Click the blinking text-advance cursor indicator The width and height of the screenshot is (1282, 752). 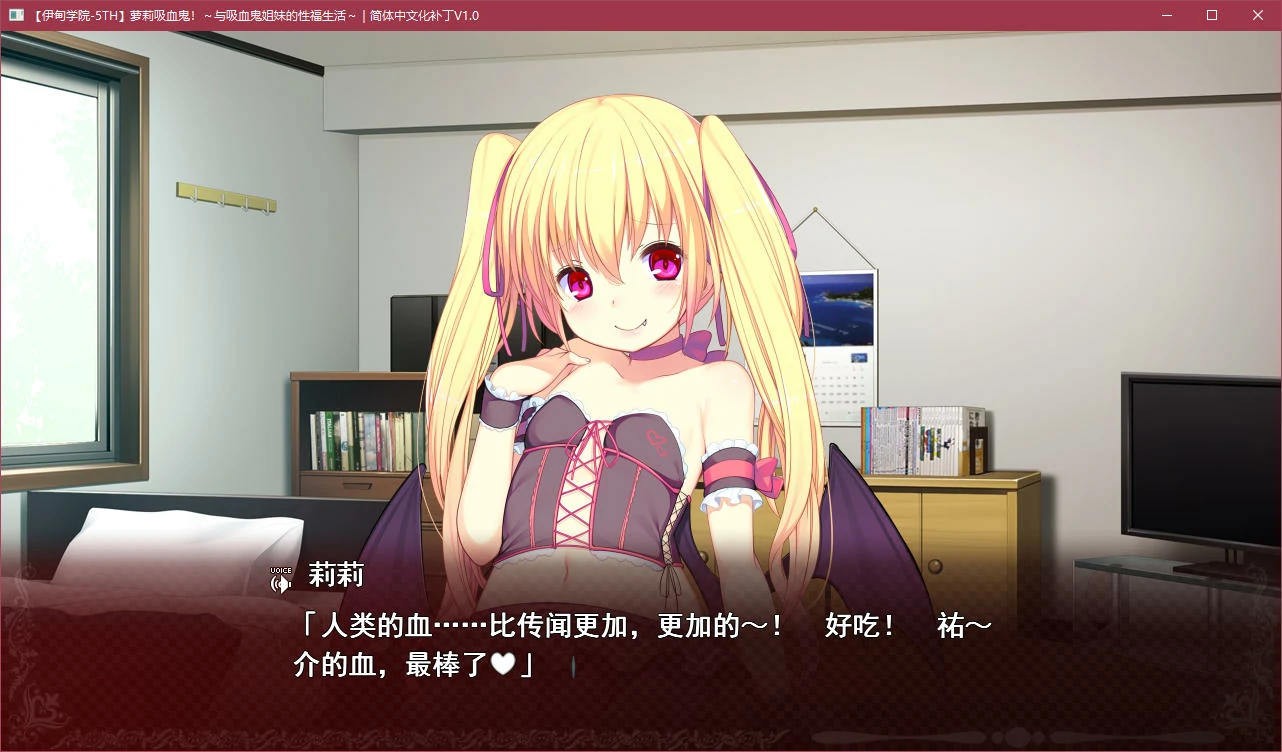pos(572,668)
